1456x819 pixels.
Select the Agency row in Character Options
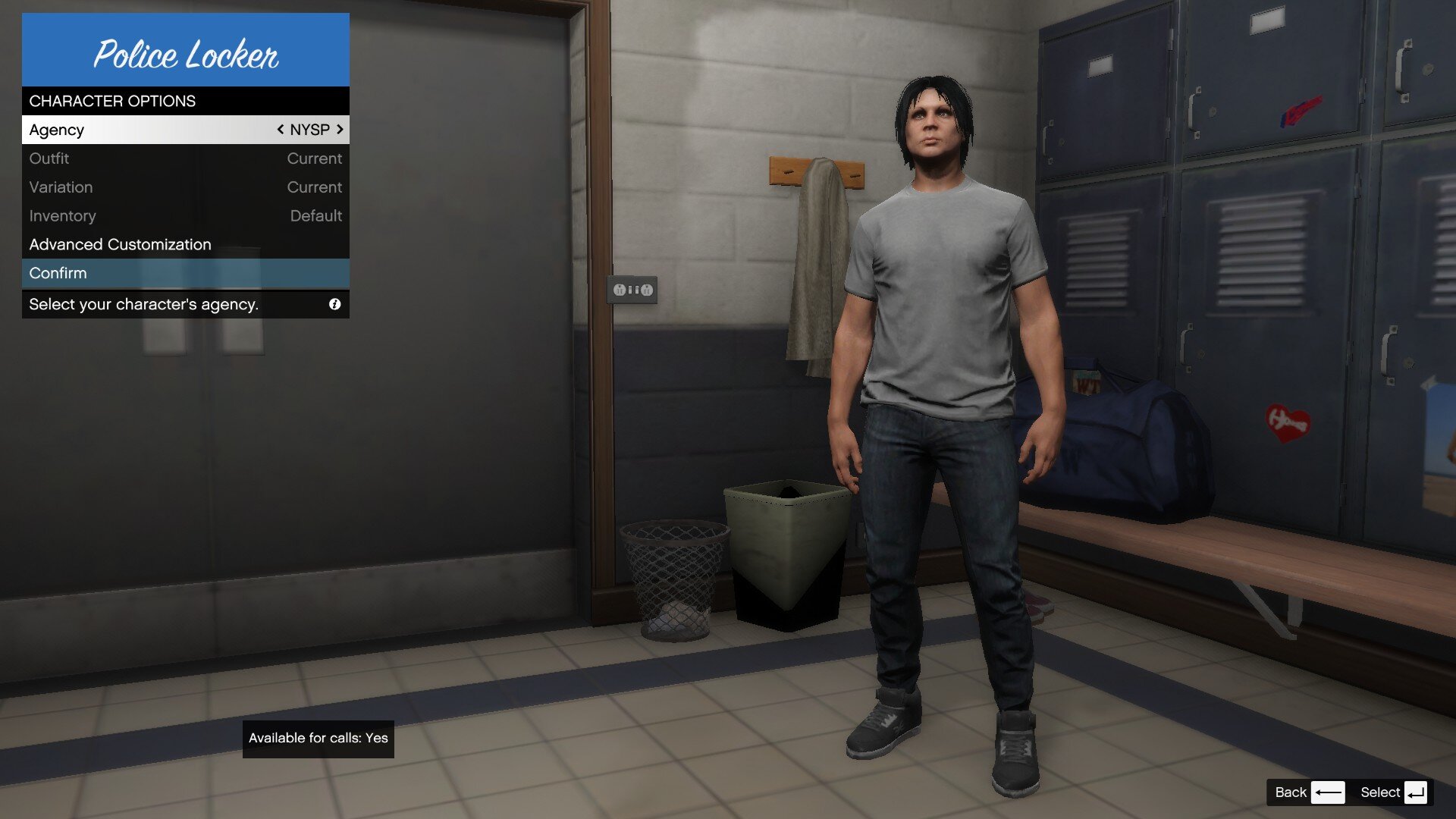point(152,130)
